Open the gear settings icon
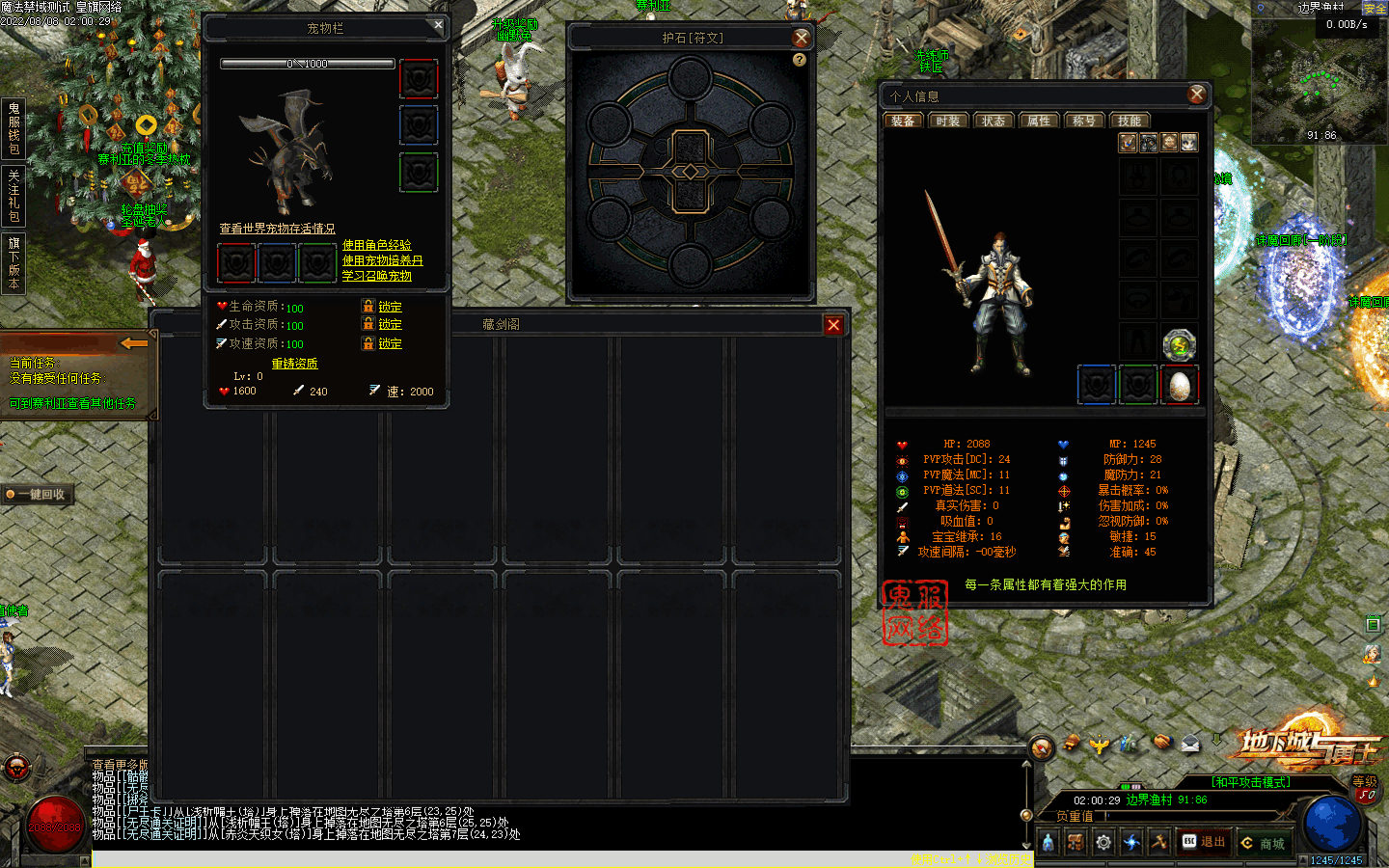The image size is (1389, 868). point(1103,842)
